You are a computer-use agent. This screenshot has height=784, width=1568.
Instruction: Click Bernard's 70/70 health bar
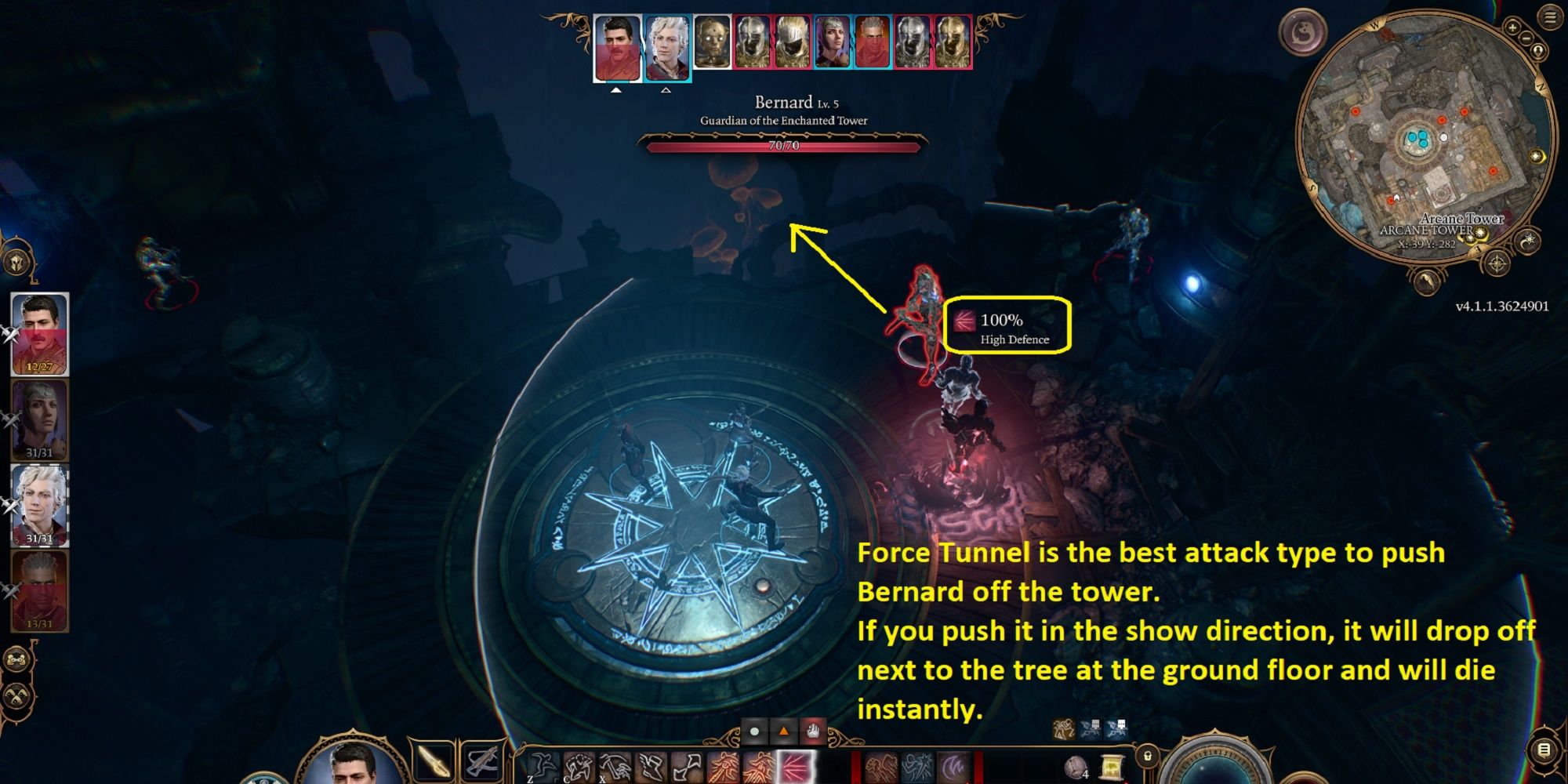784,146
